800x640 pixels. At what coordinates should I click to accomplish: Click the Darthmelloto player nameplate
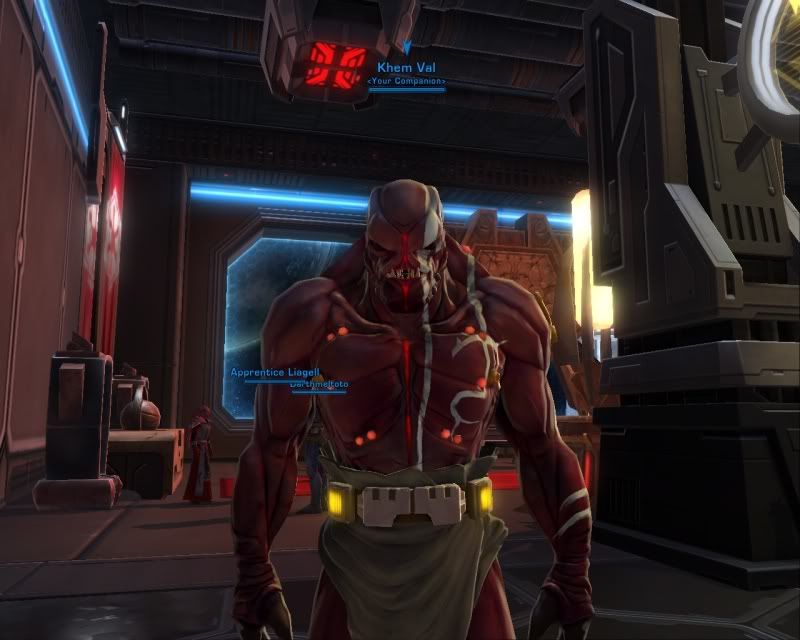point(318,384)
